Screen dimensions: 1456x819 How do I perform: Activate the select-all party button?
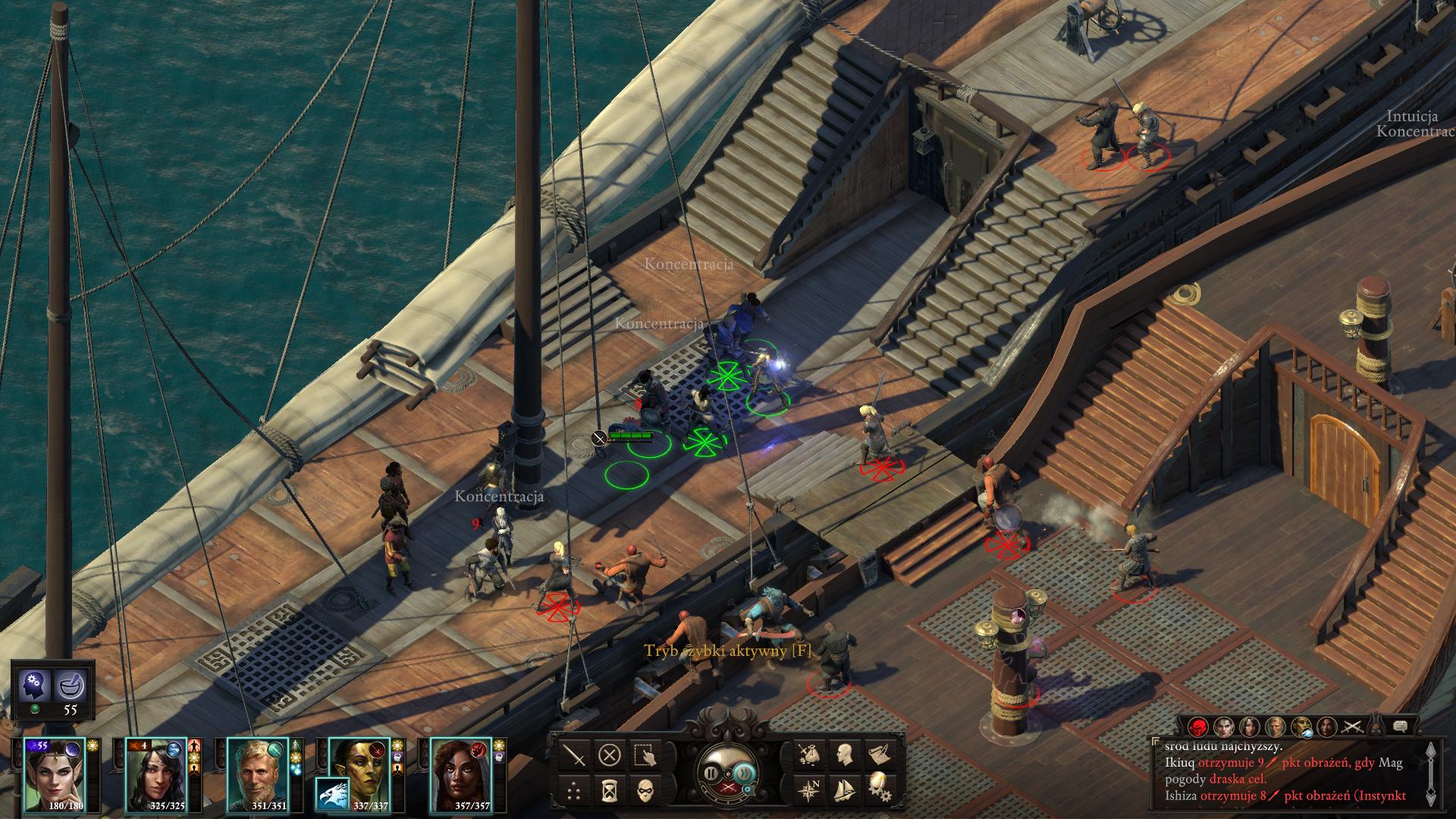click(x=644, y=755)
